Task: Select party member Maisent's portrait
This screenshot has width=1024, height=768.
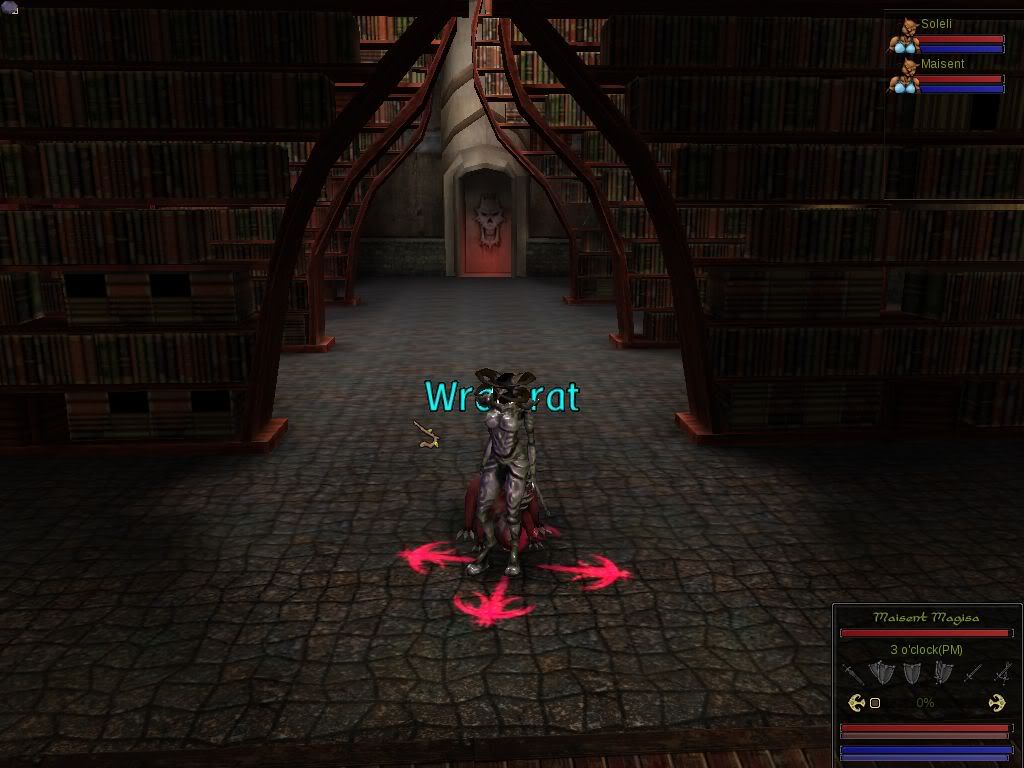Action: point(905,76)
